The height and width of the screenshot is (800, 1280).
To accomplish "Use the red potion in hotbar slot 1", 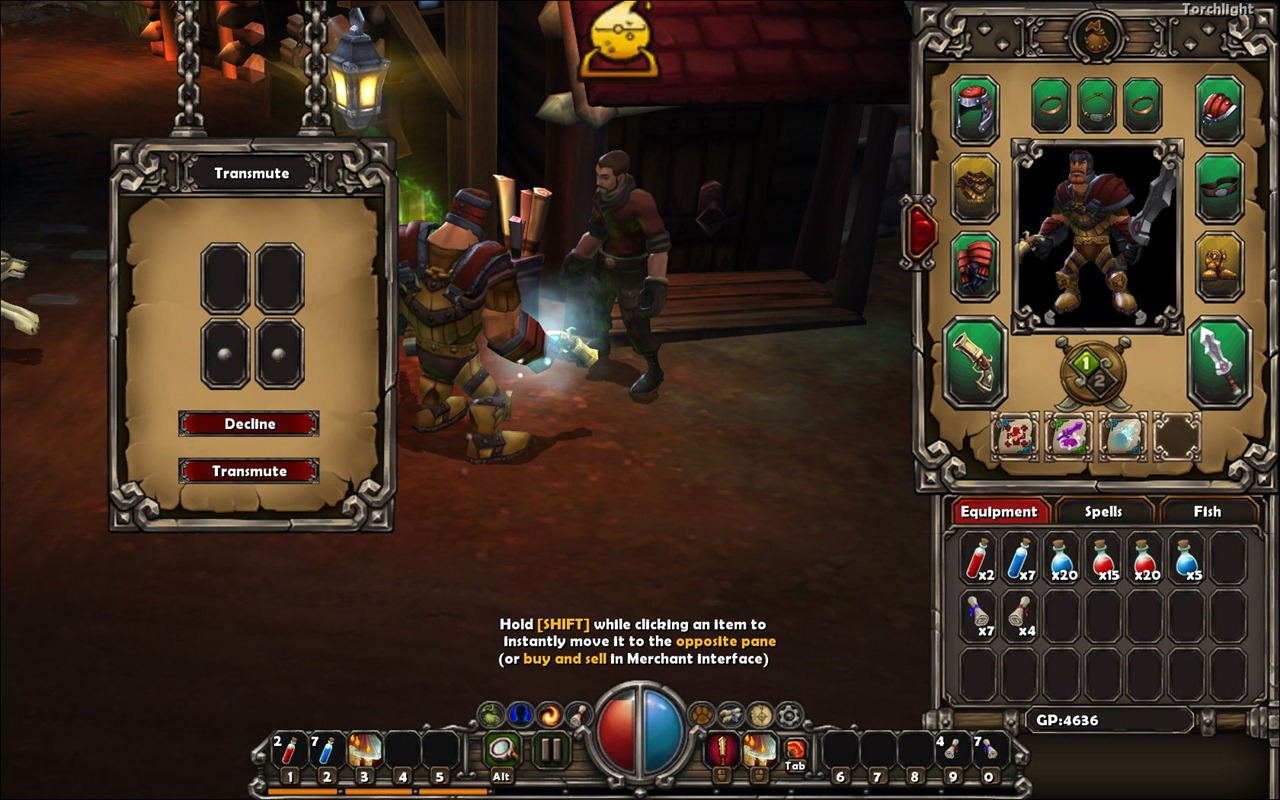I will pyautogui.click(x=289, y=750).
